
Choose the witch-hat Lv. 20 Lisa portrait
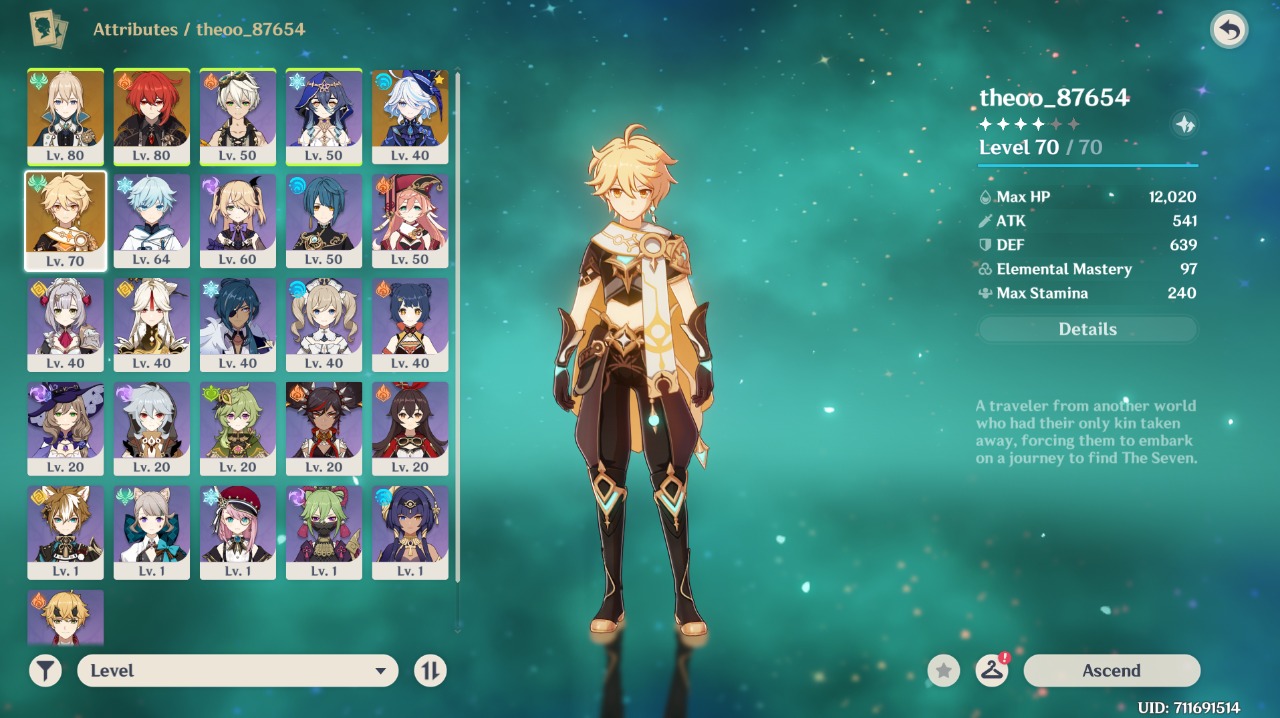(66, 427)
